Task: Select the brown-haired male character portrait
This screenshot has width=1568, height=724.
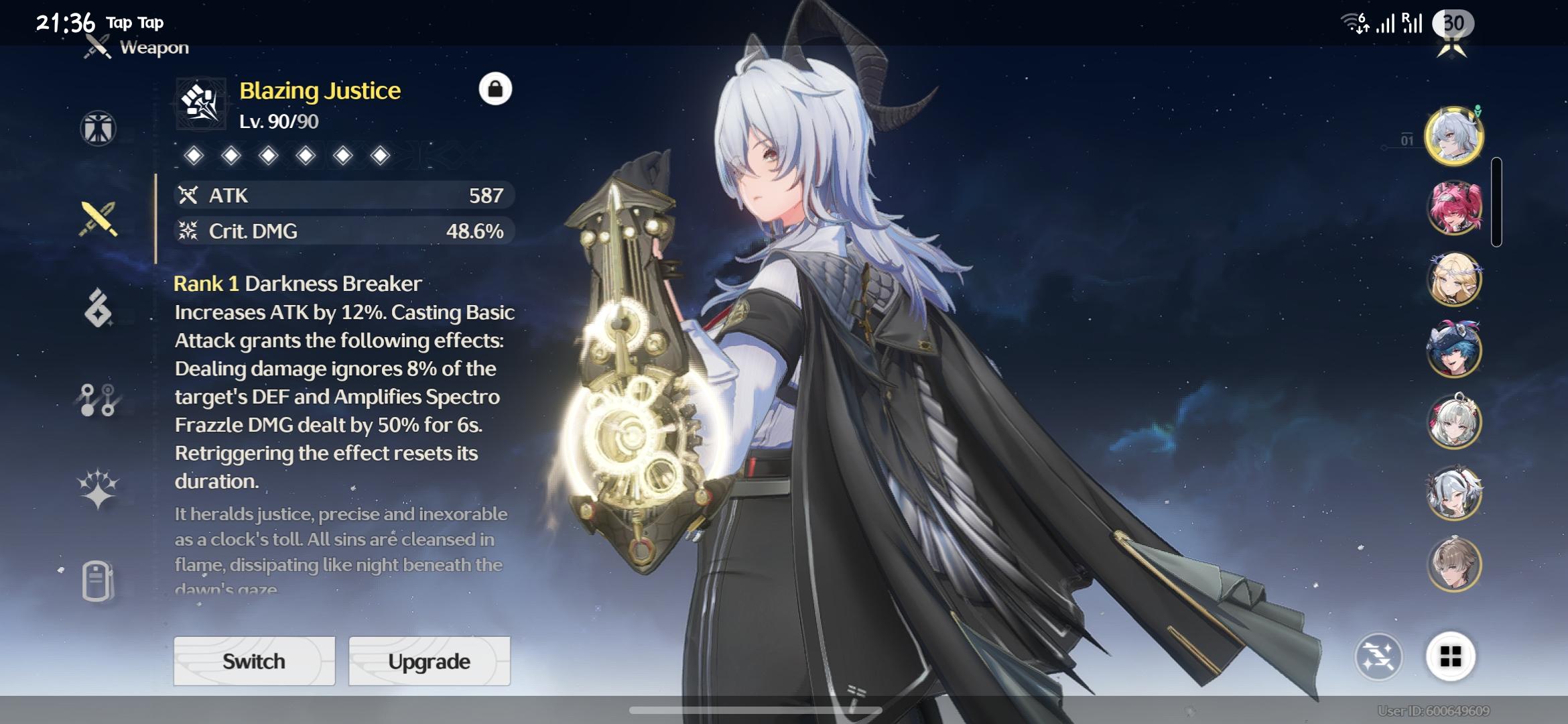Action: coord(1453,564)
